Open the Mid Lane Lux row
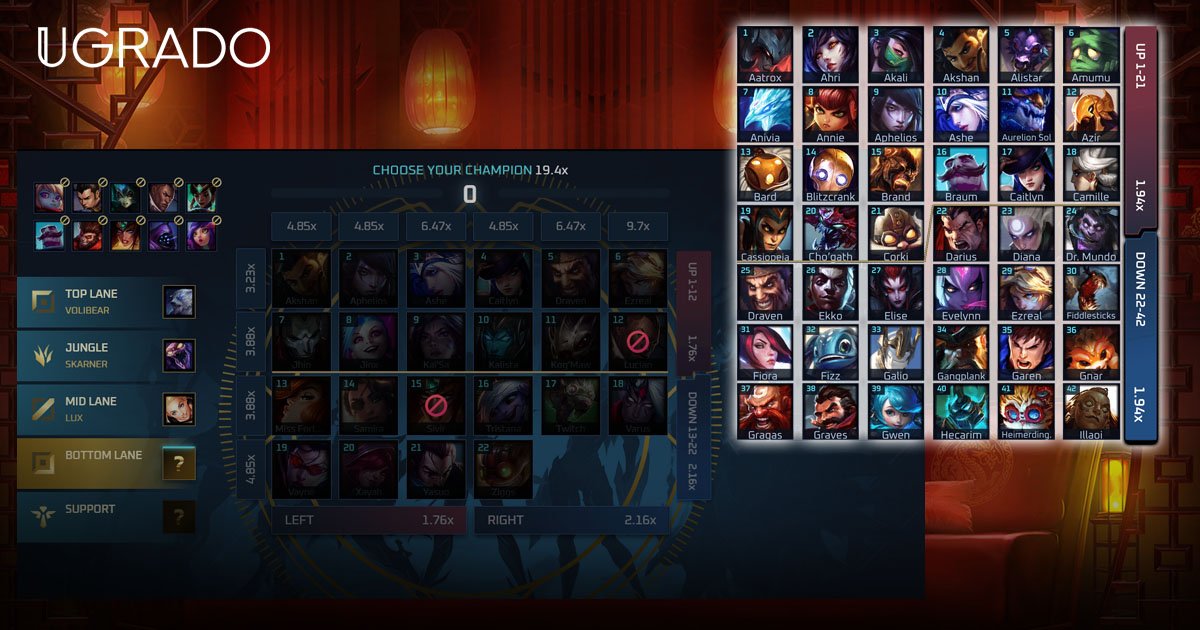Screen dimensions: 1200x630 click(106, 409)
